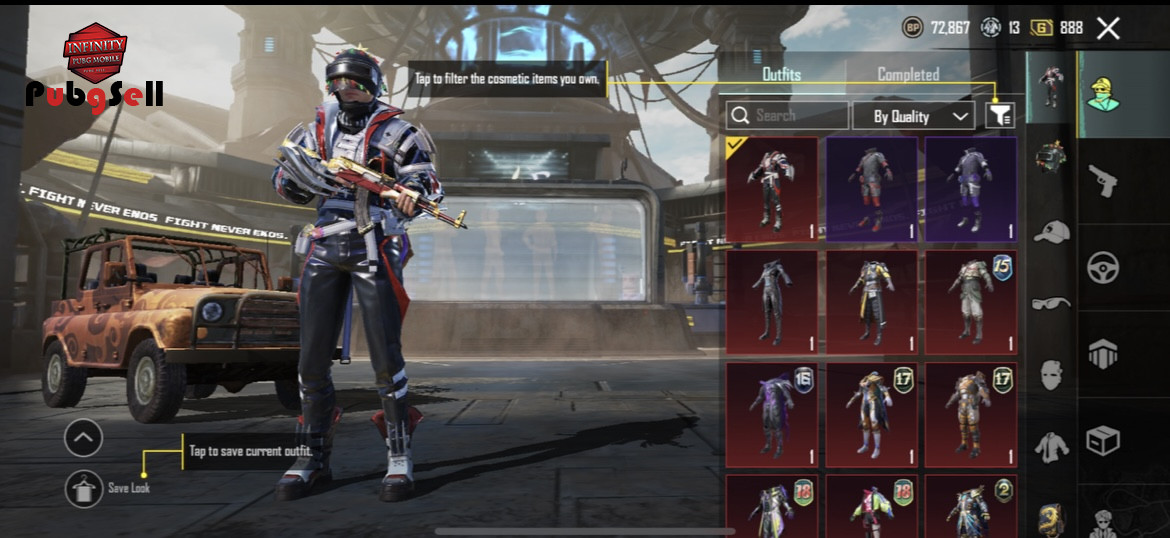Select the equipped outfit with the yellow checkmark

(x=771, y=190)
